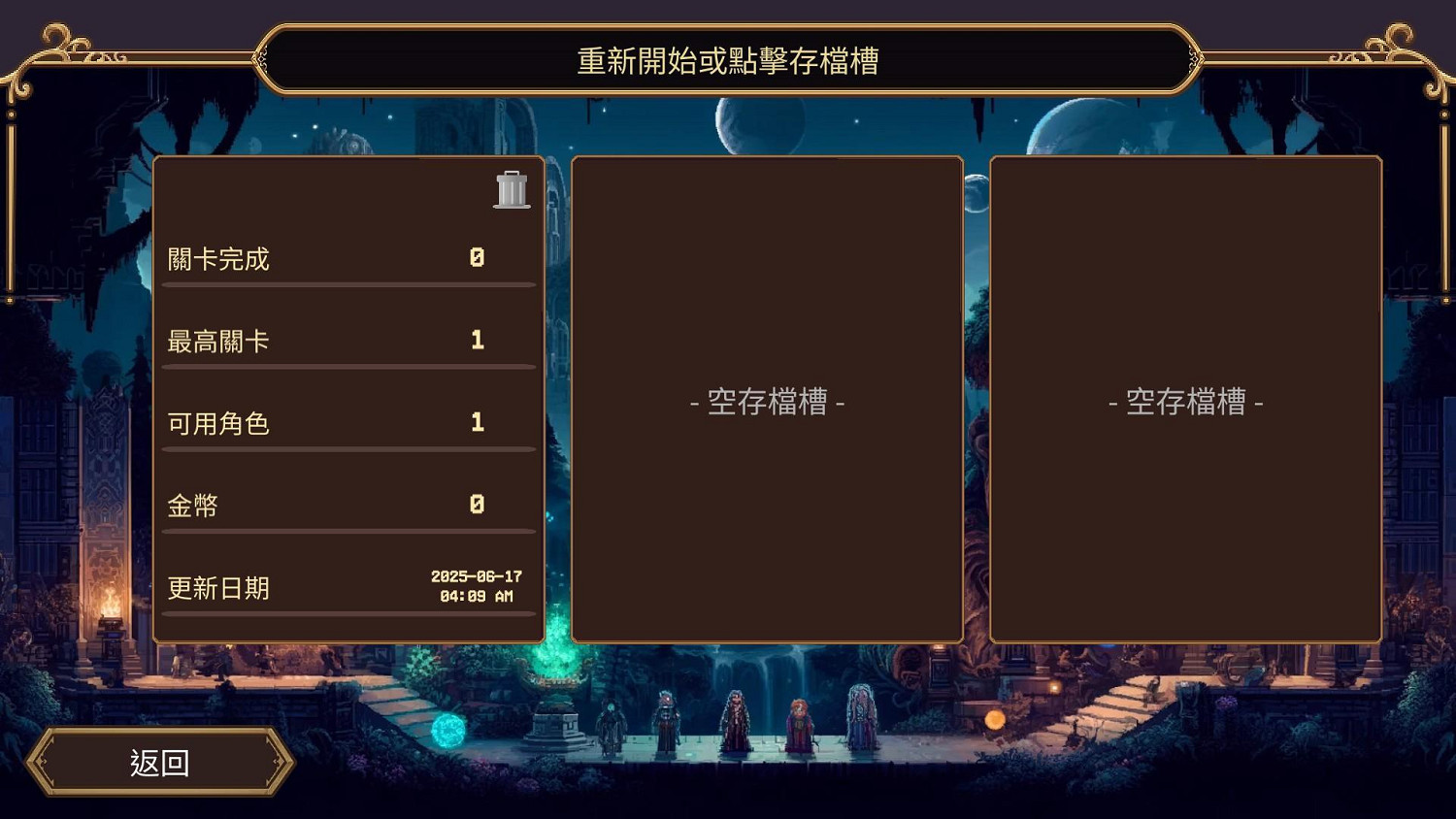Screen dimensions: 1456x819
Task: Click the middle 空存檔槽 empty save slot
Action: (x=767, y=402)
